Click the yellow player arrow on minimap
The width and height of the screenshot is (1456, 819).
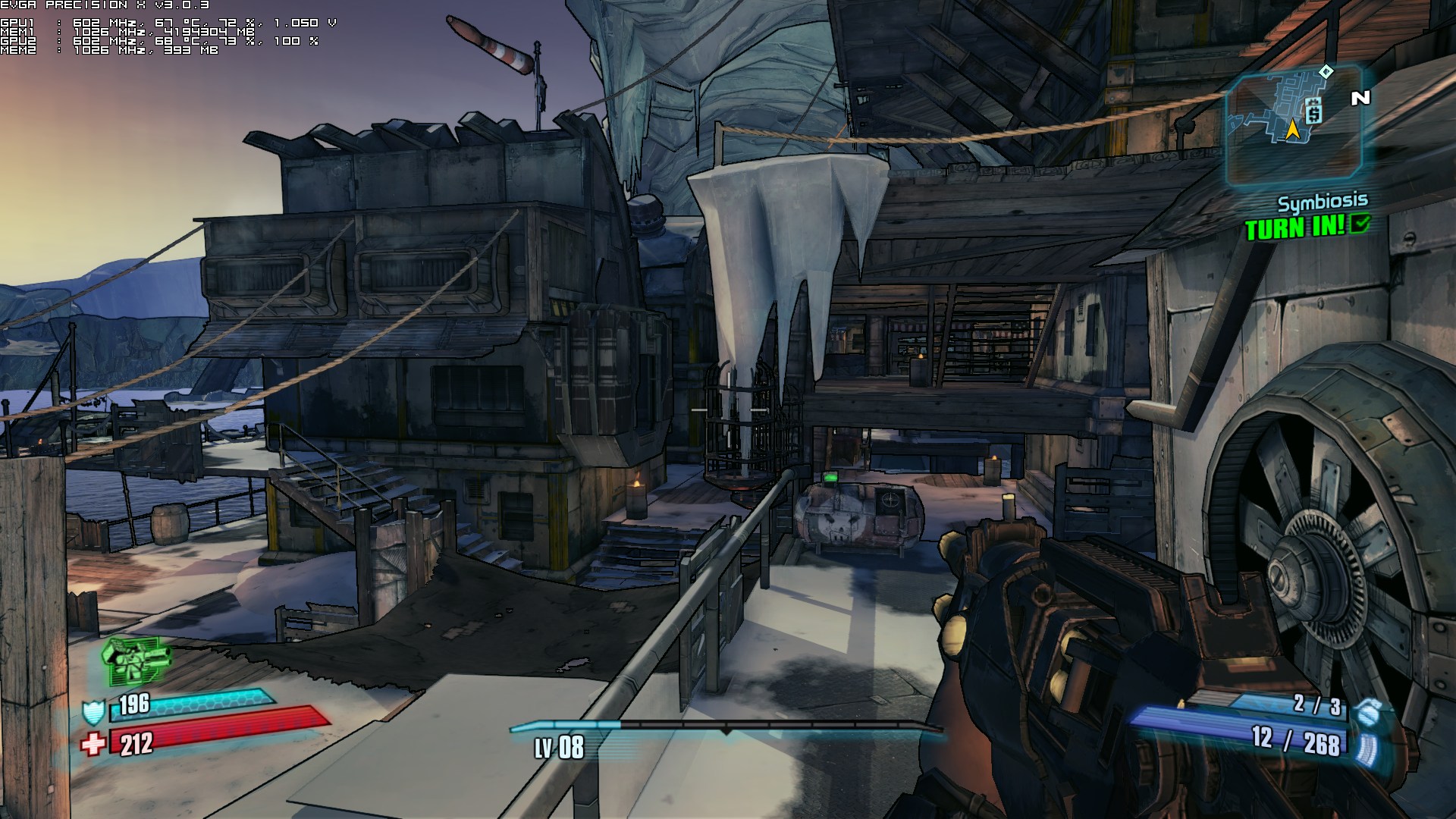[1292, 130]
